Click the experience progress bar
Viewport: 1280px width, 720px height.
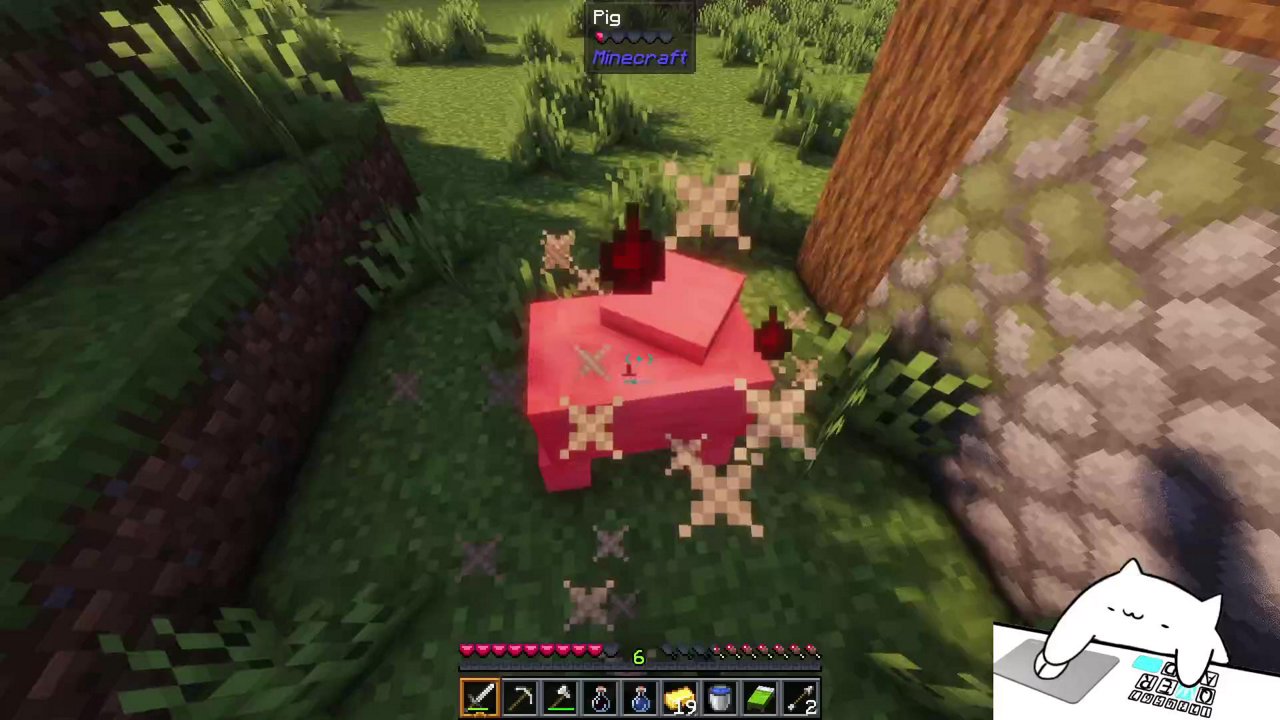tap(640, 668)
